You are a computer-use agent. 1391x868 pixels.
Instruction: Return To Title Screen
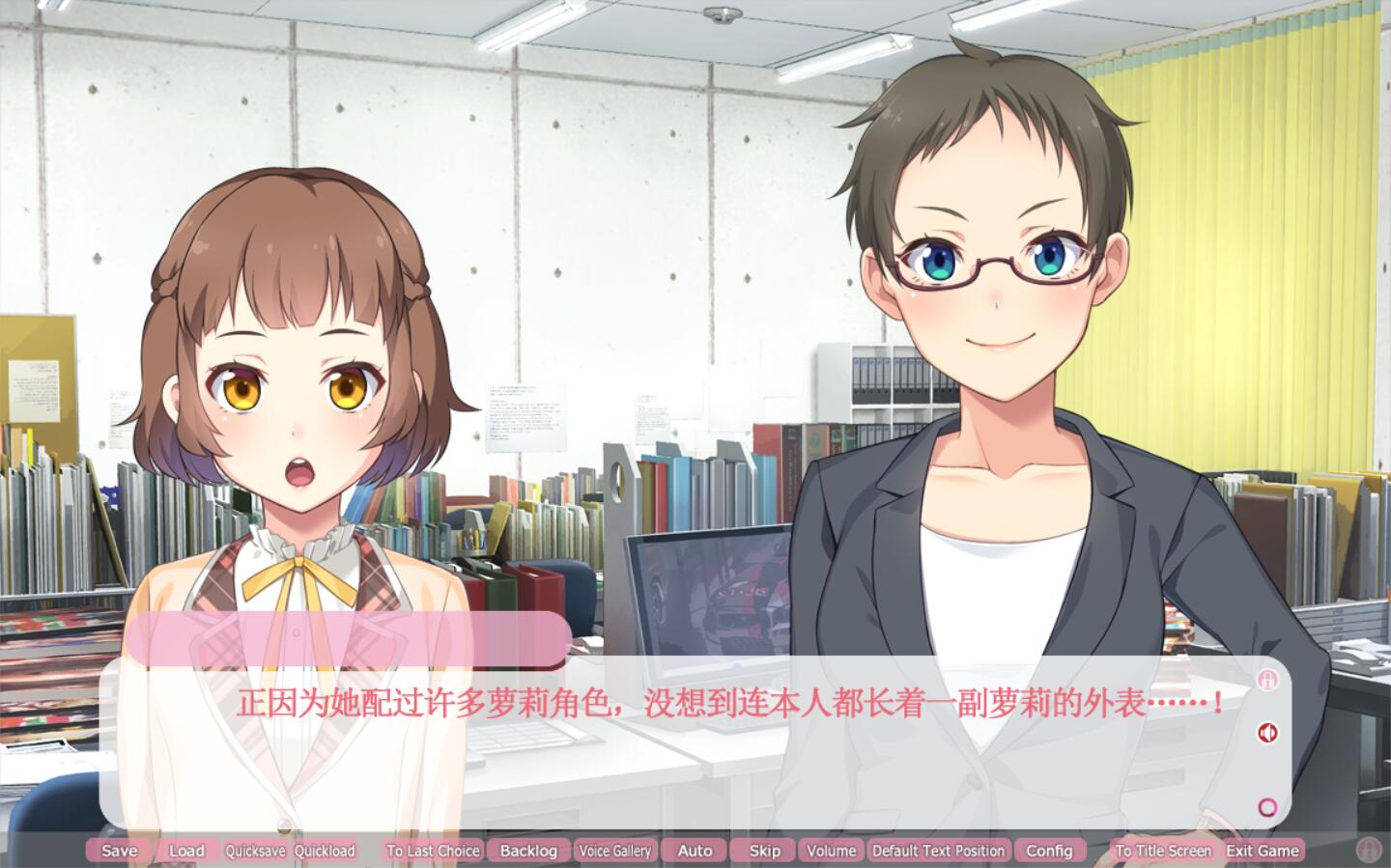1163,851
